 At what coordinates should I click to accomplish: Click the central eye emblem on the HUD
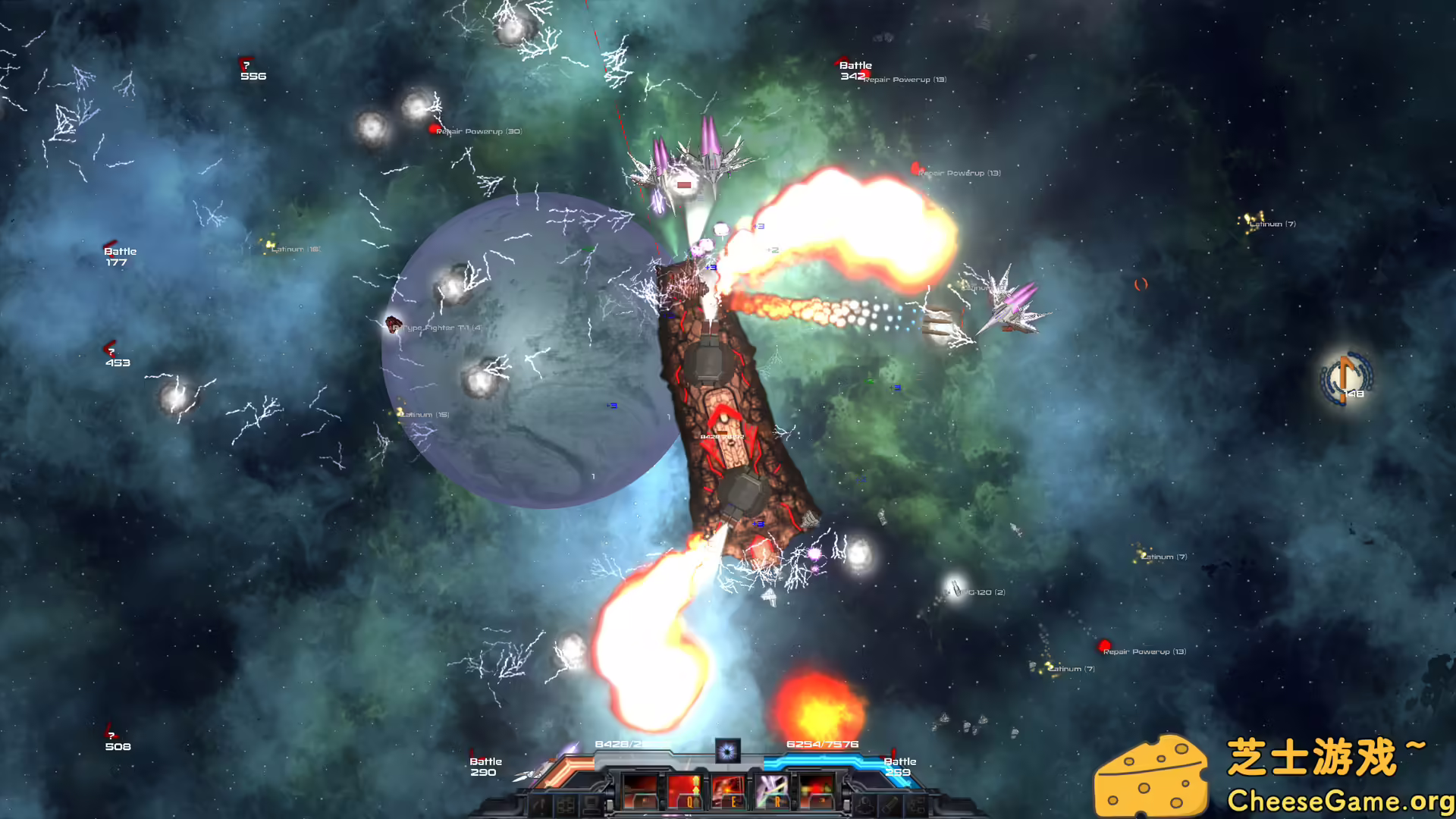coord(728,751)
